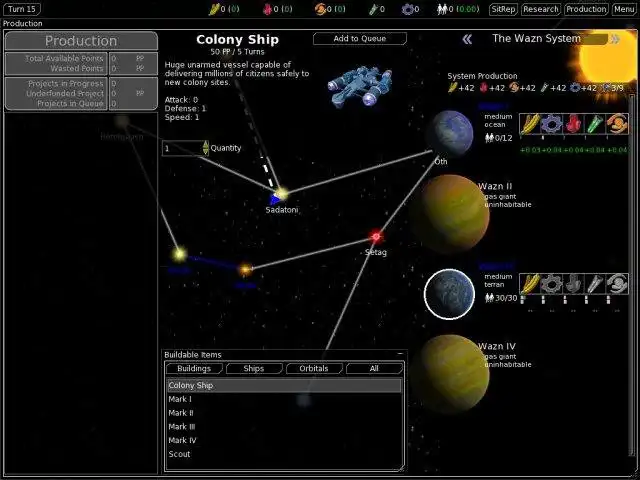Switch to the Ships filter
Image resolution: width=640 pixels, height=480 pixels.
tap(254, 369)
